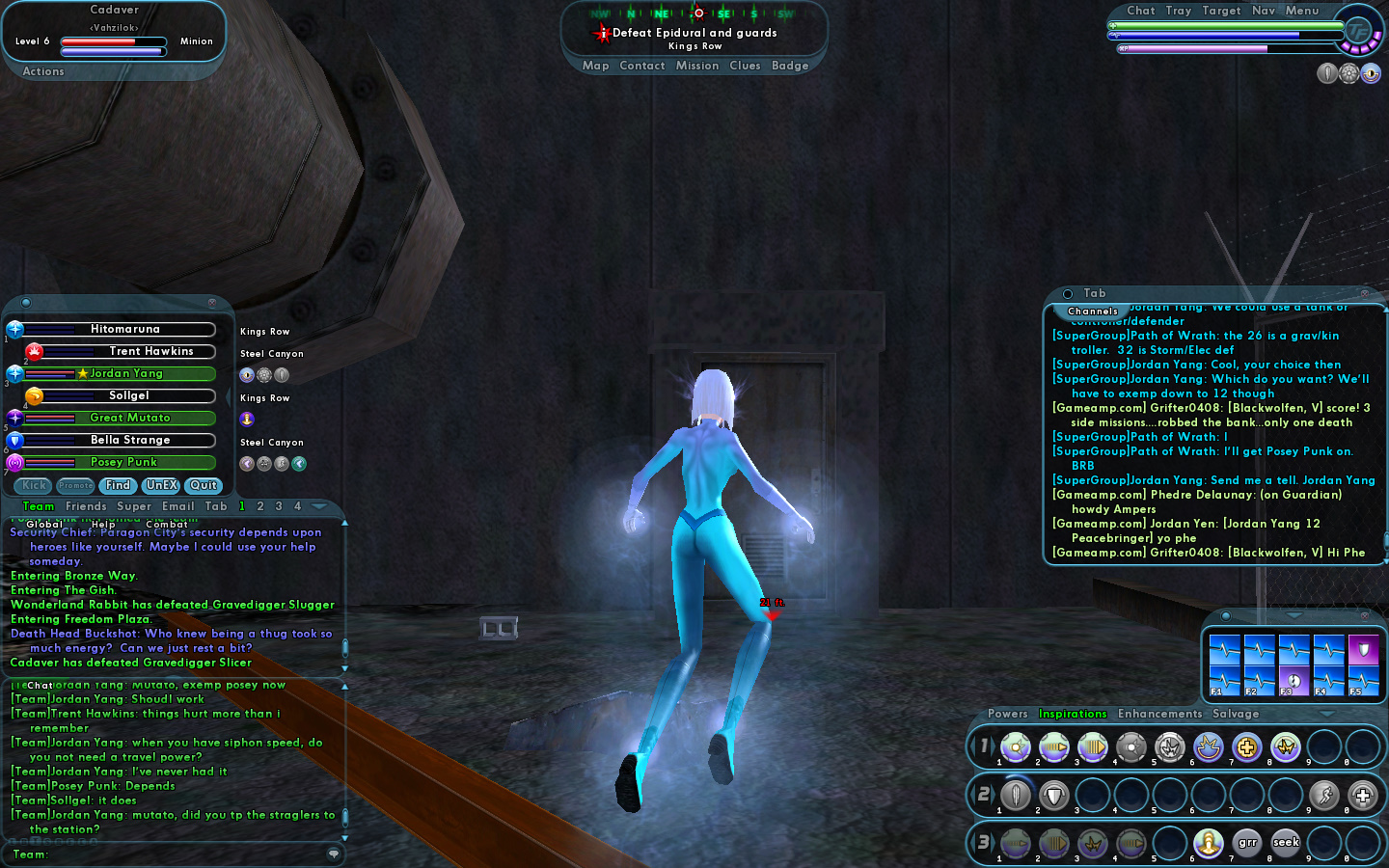Toggle the UnEX exemplar button
This screenshot has width=1389, height=868.
tap(161, 485)
